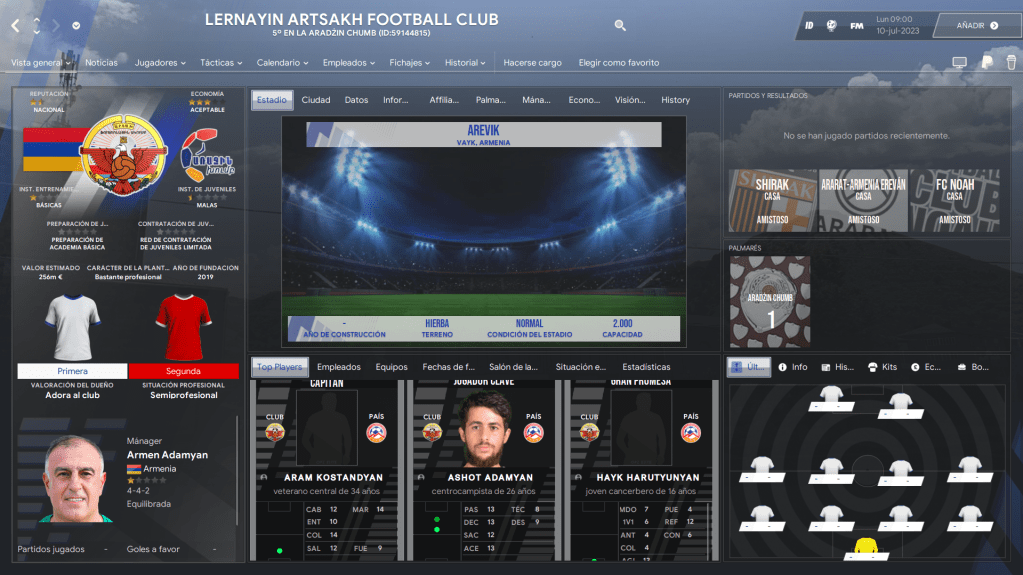Go back with the left arrow
The width and height of the screenshot is (1023, 575).
pos(15,26)
